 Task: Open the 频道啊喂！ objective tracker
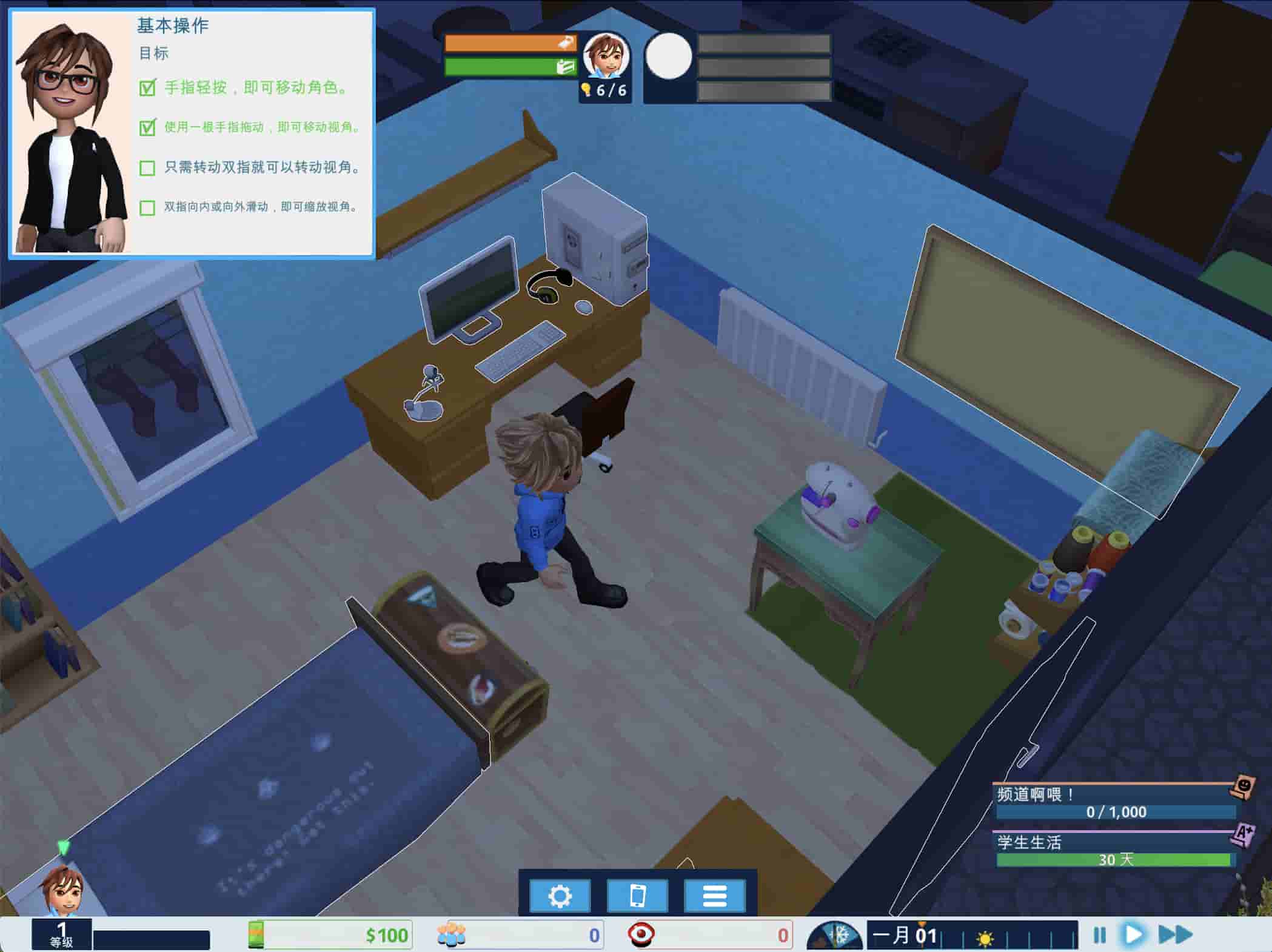pos(1116,803)
